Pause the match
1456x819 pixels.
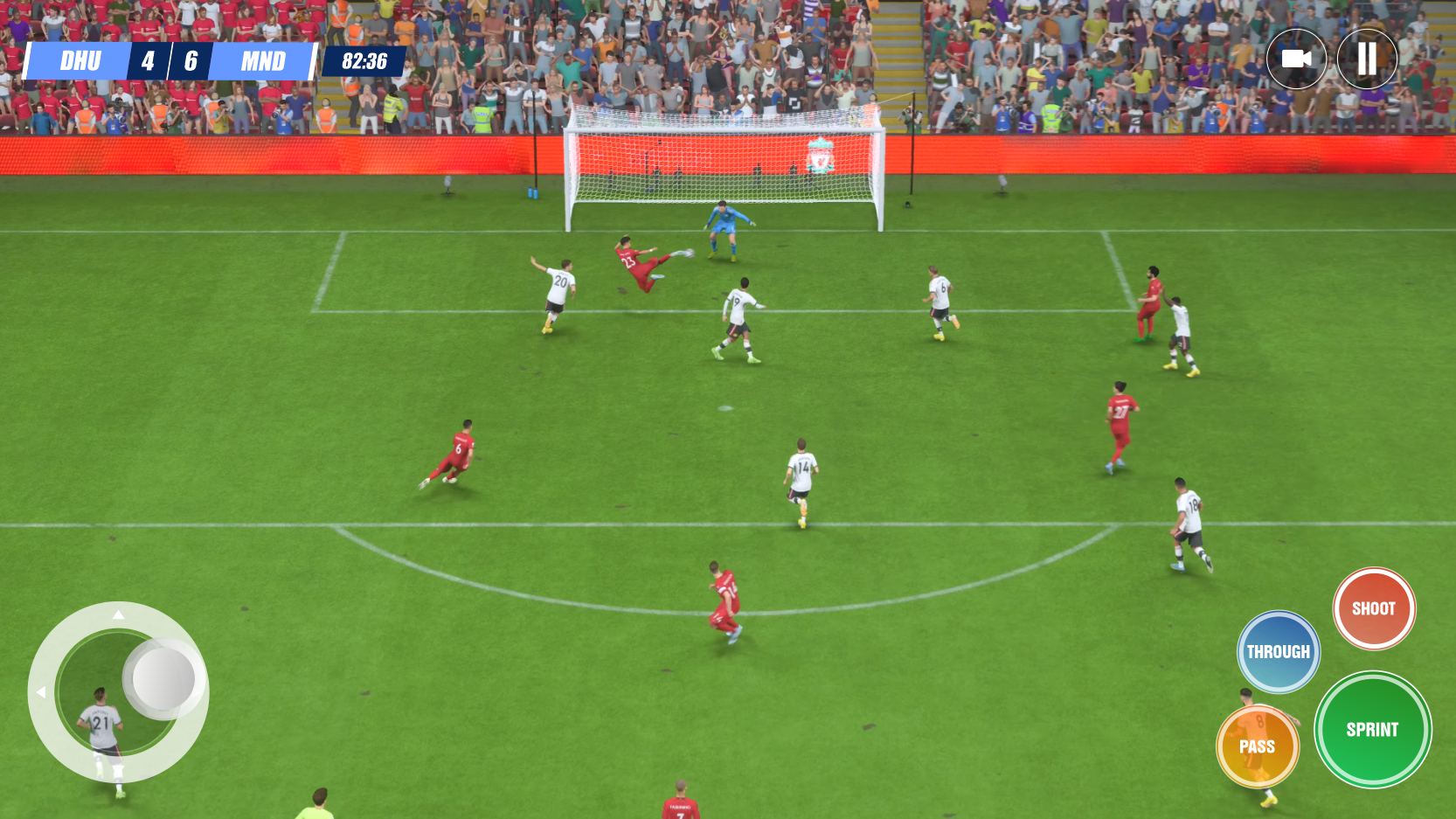coord(1369,59)
